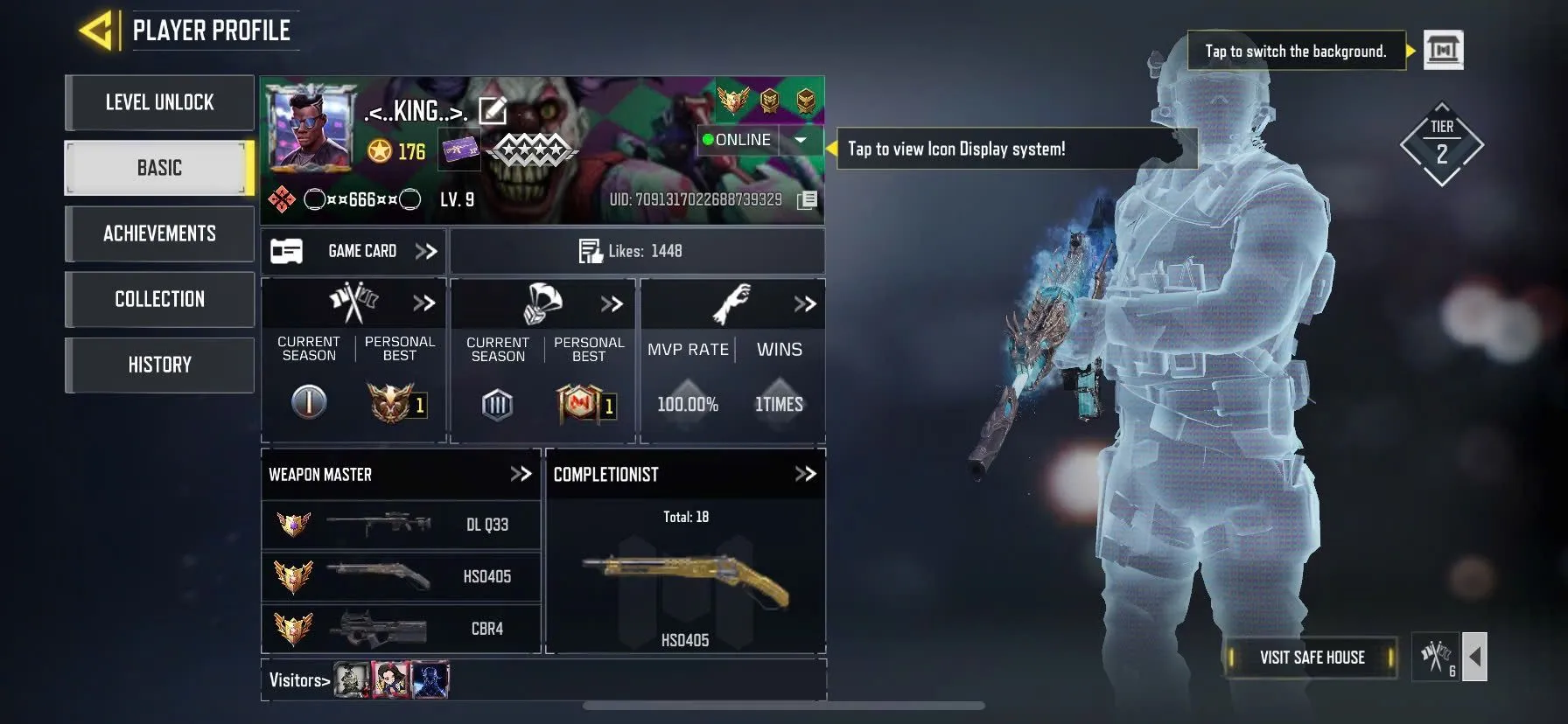Select the Multiplayer crossed-flags rank icon
The height and width of the screenshot is (724, 1568).
tap(353, 301)
